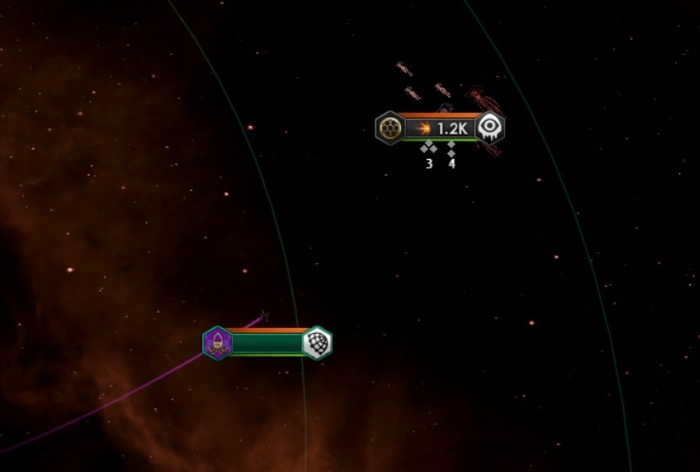Select the green fleet label bar
700x472 pixels.
tap(267, 344)
